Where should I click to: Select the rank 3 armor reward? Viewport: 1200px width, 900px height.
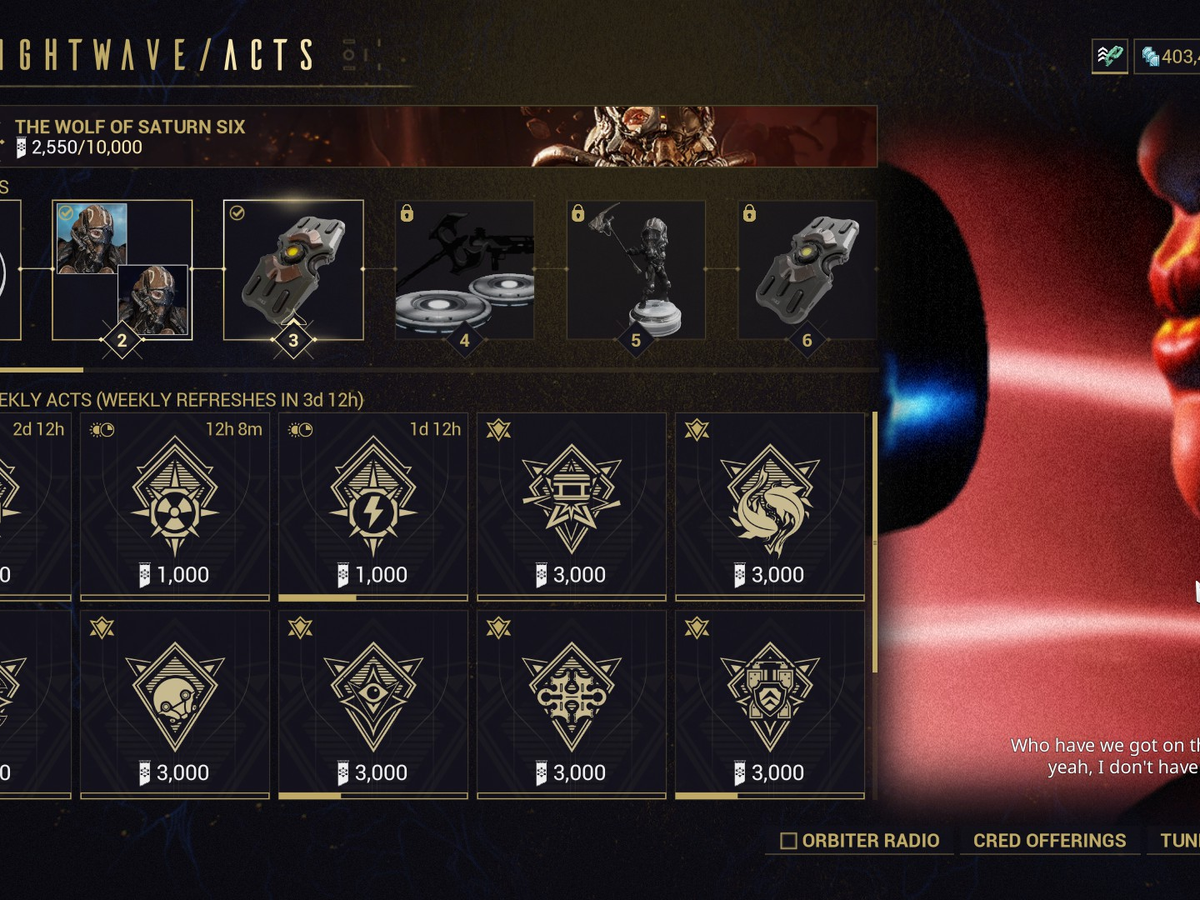tap(293, 270)
